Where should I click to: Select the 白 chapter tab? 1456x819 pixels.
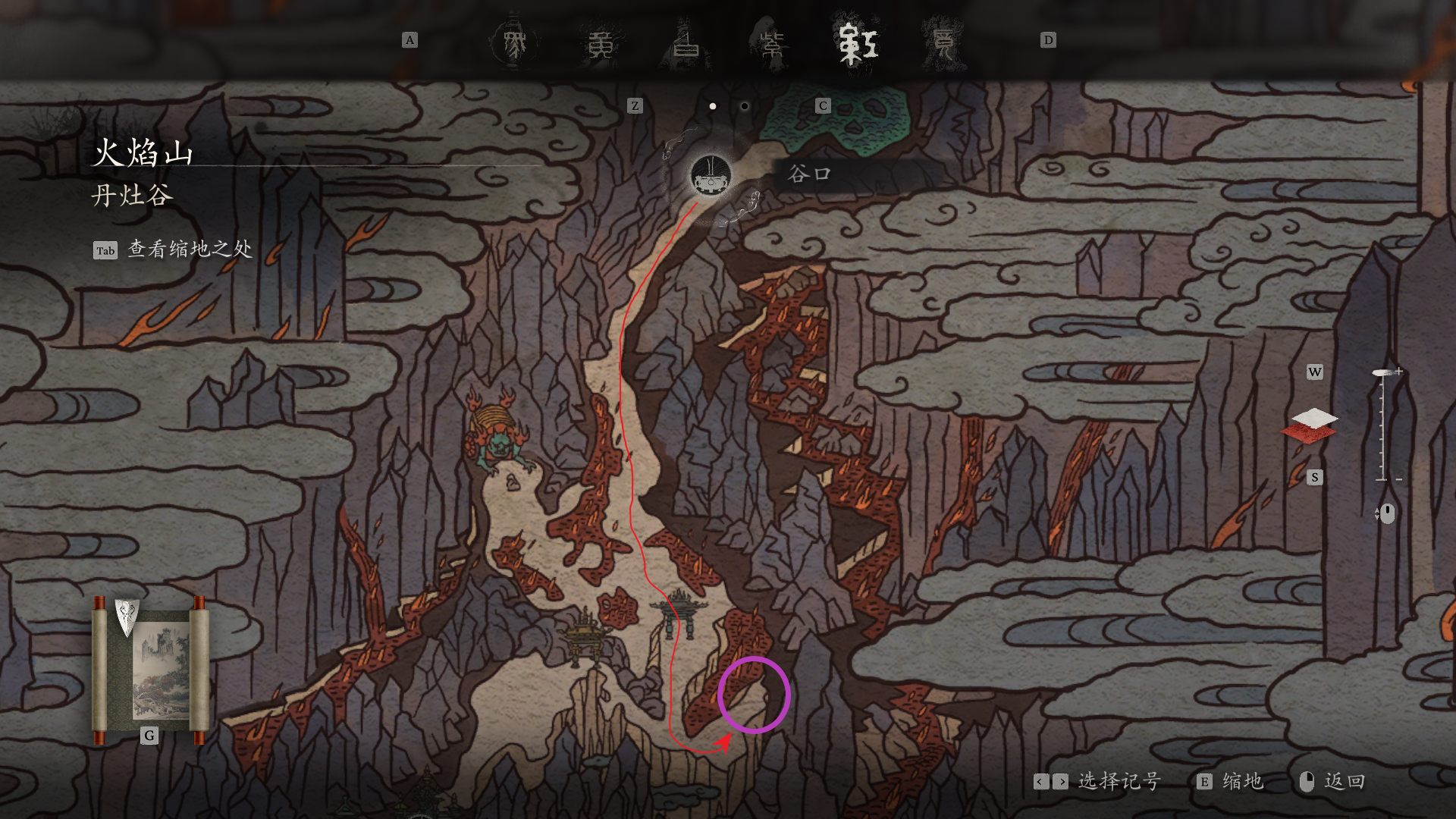686,44
